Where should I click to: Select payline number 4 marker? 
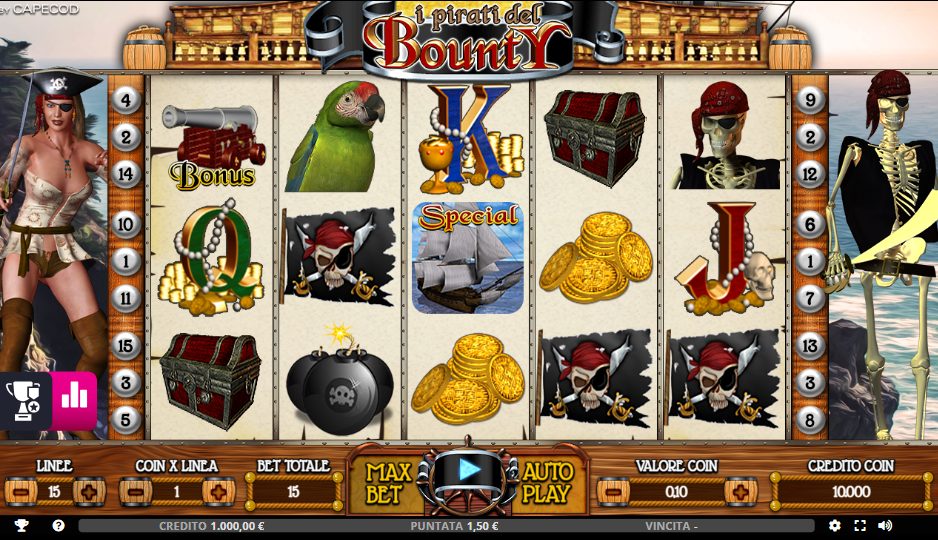coord(125,99)
